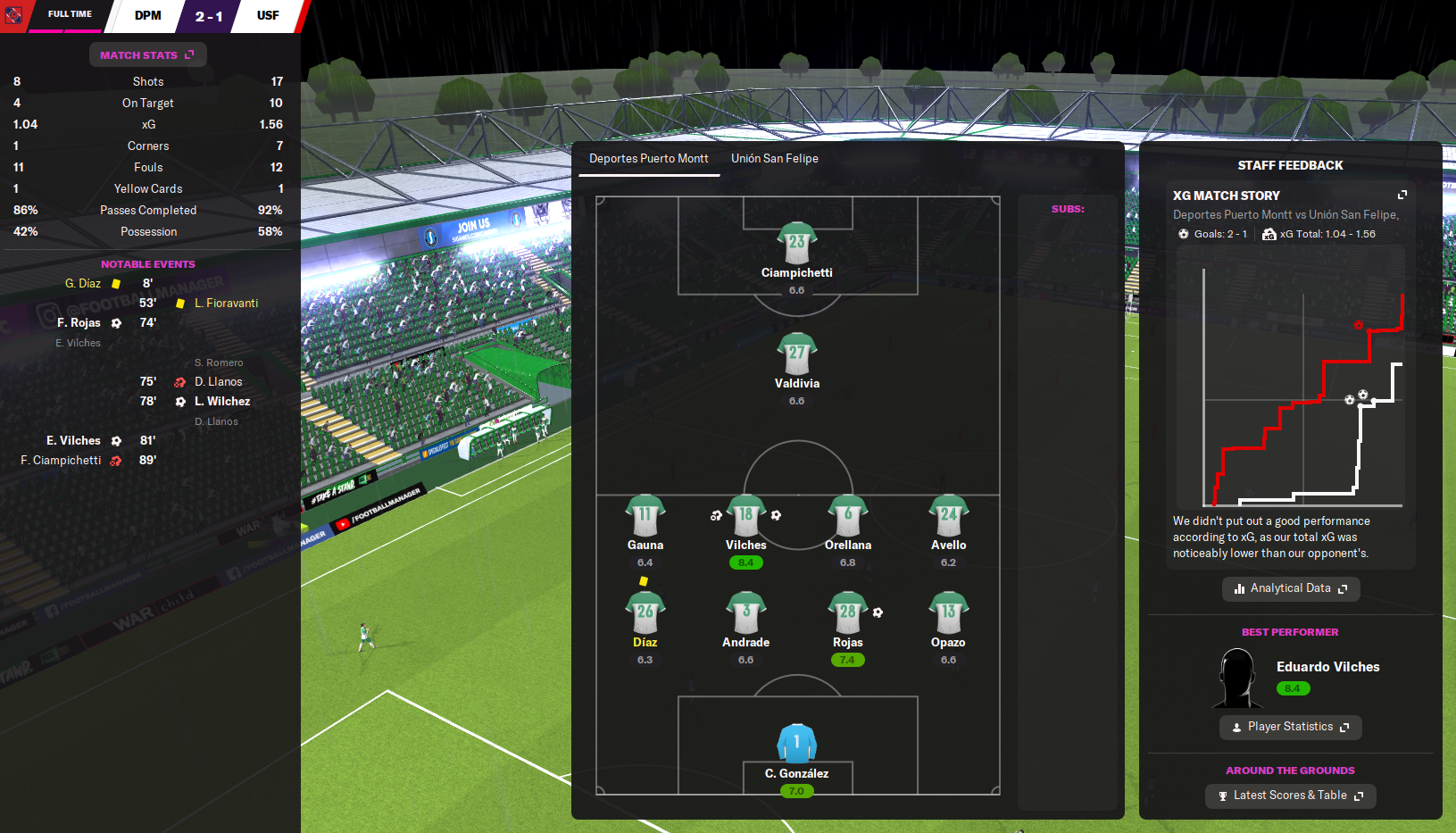Select Avello's number 24 shirt
This screenshot has height=833, width=1456.
click(948, 515)
